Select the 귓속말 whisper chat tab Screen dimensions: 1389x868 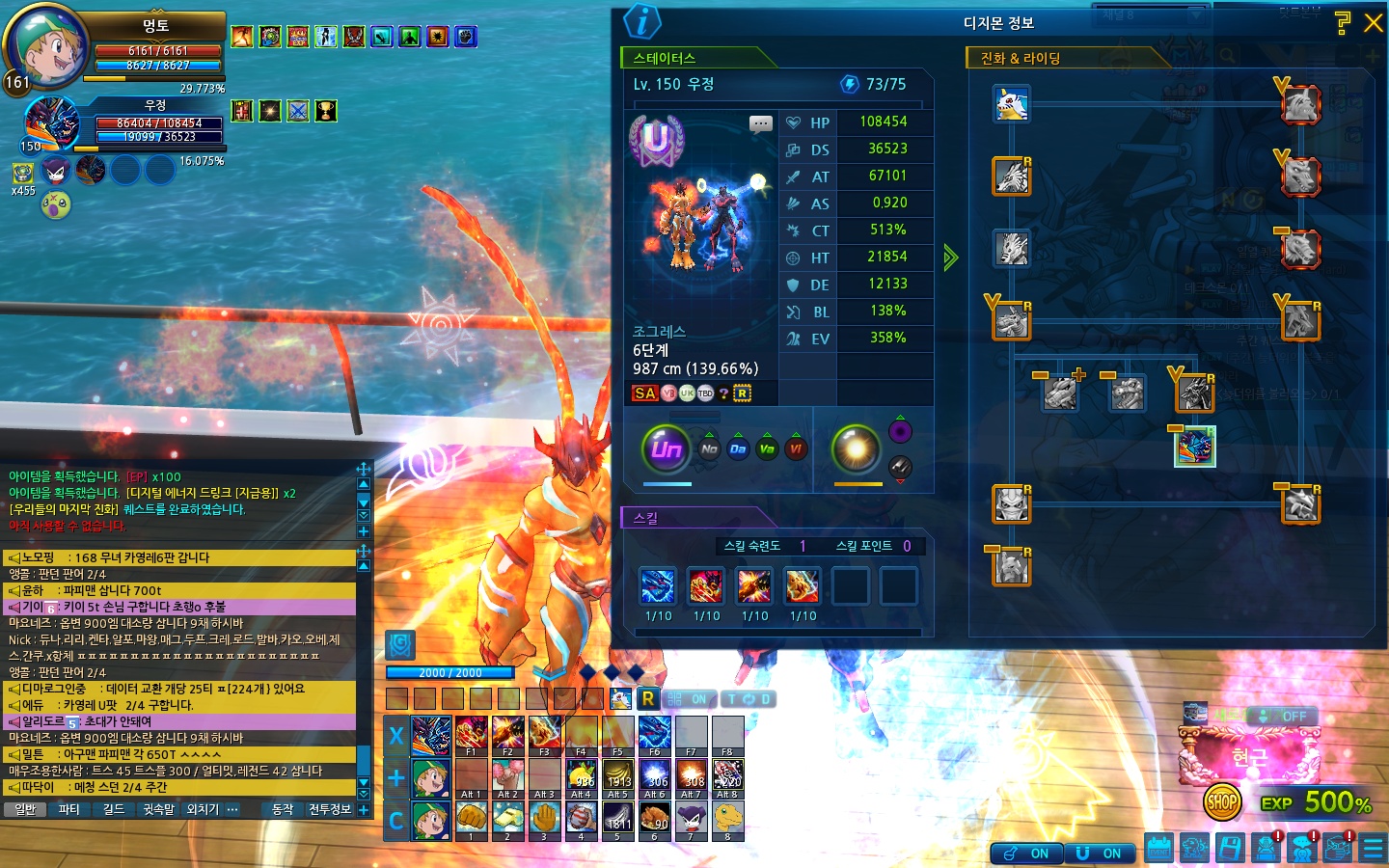tap(158, 810)
